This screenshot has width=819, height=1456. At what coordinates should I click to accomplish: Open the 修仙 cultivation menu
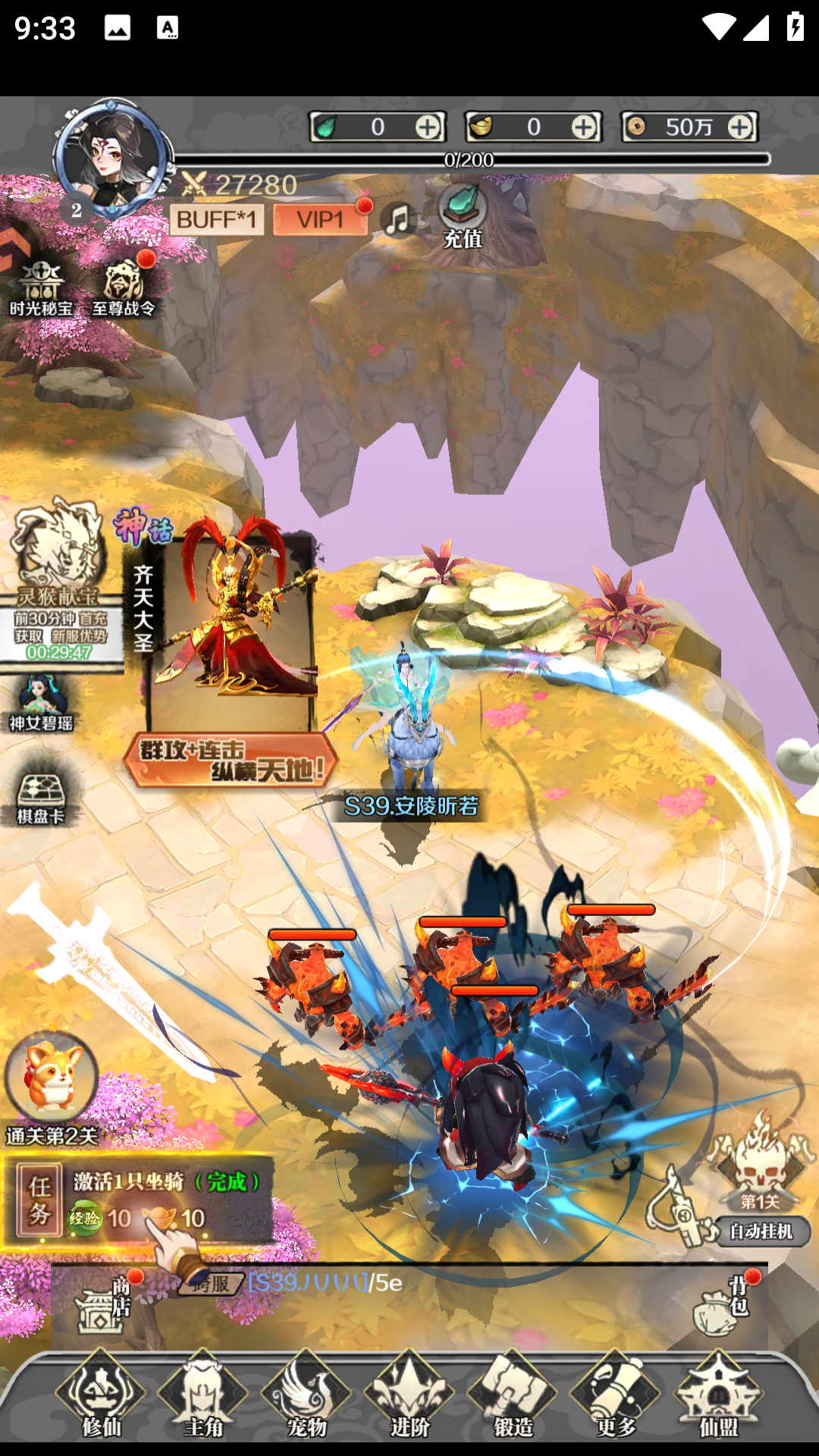pos(101,1395)
